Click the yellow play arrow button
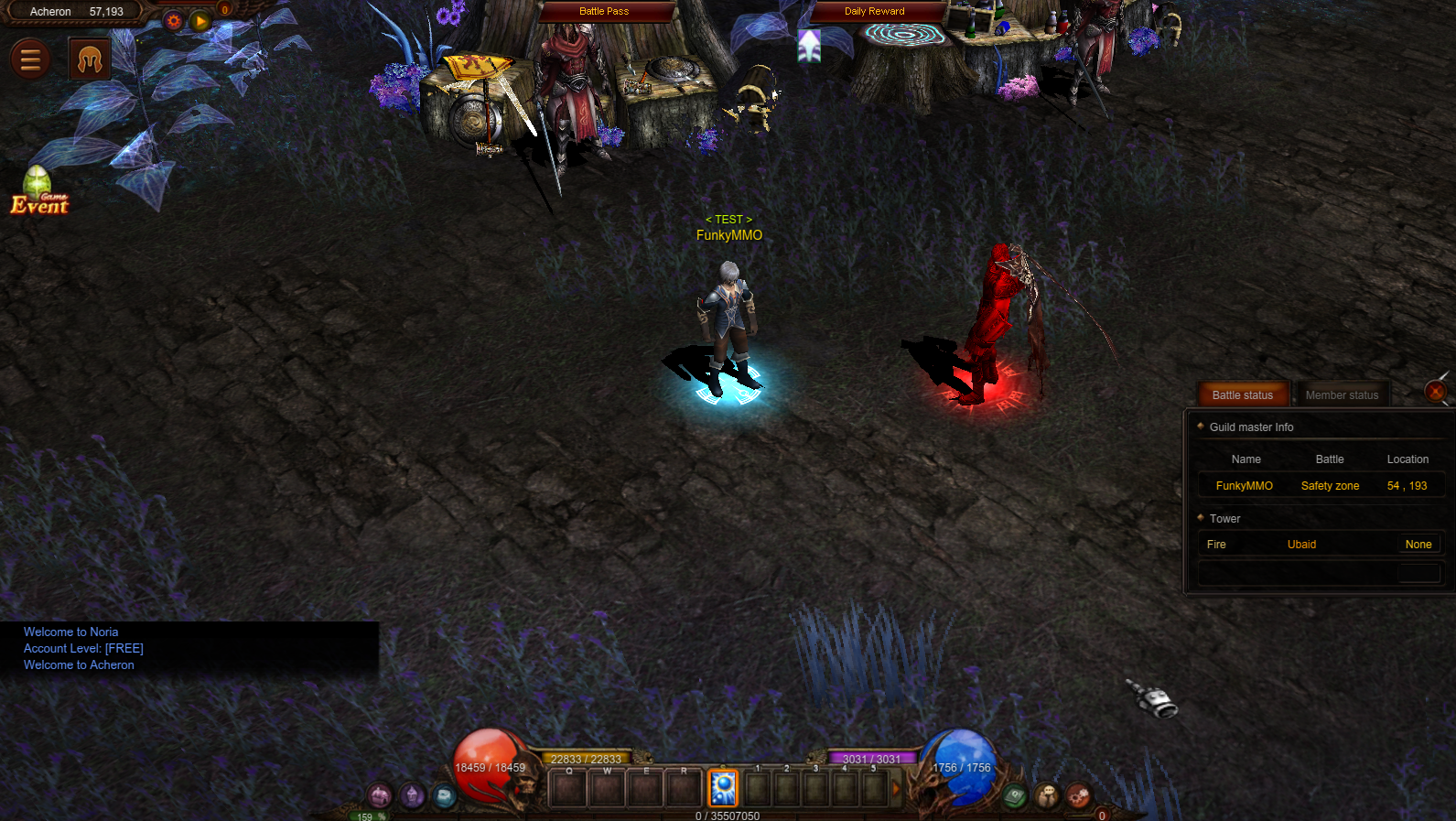Image resolution: width=1456 pixels, height=821 pixels. point(200,21)
